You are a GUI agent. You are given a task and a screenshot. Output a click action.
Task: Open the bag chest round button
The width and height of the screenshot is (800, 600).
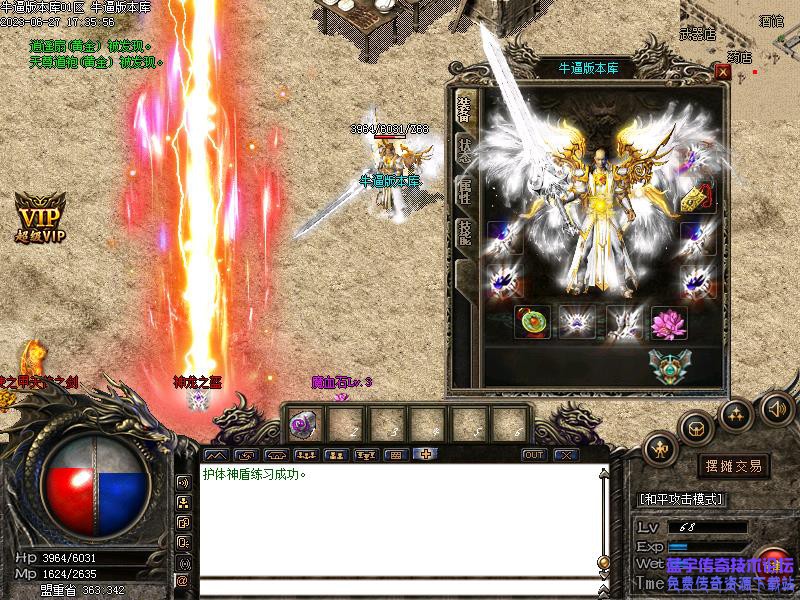pos(696,430)
